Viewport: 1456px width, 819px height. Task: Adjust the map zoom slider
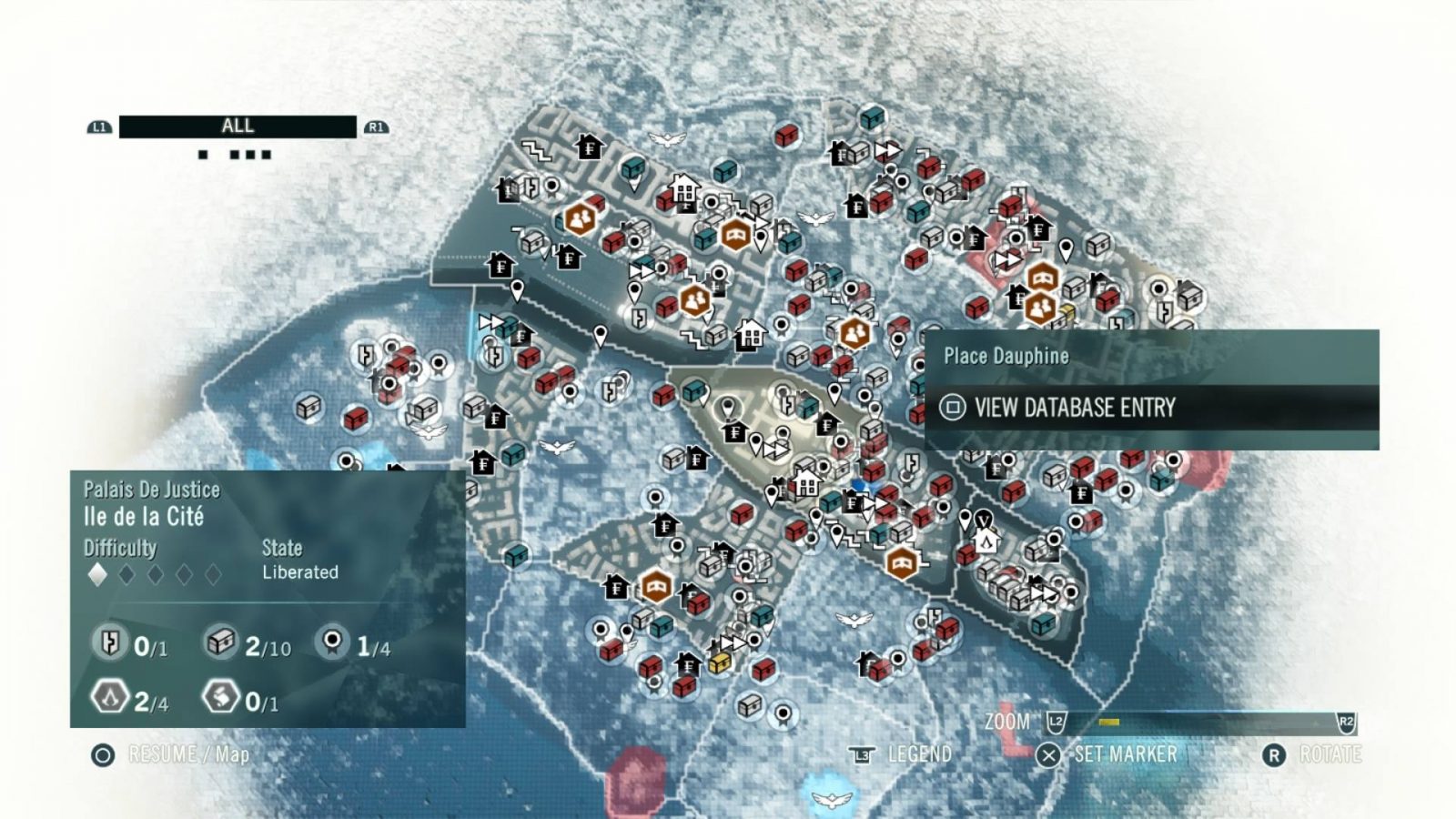click(1108, 723)
